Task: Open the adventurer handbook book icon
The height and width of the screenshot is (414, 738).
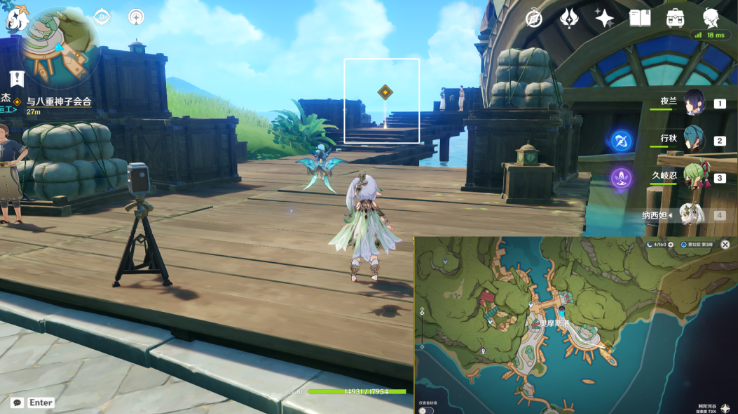Action: click(640, 18)
